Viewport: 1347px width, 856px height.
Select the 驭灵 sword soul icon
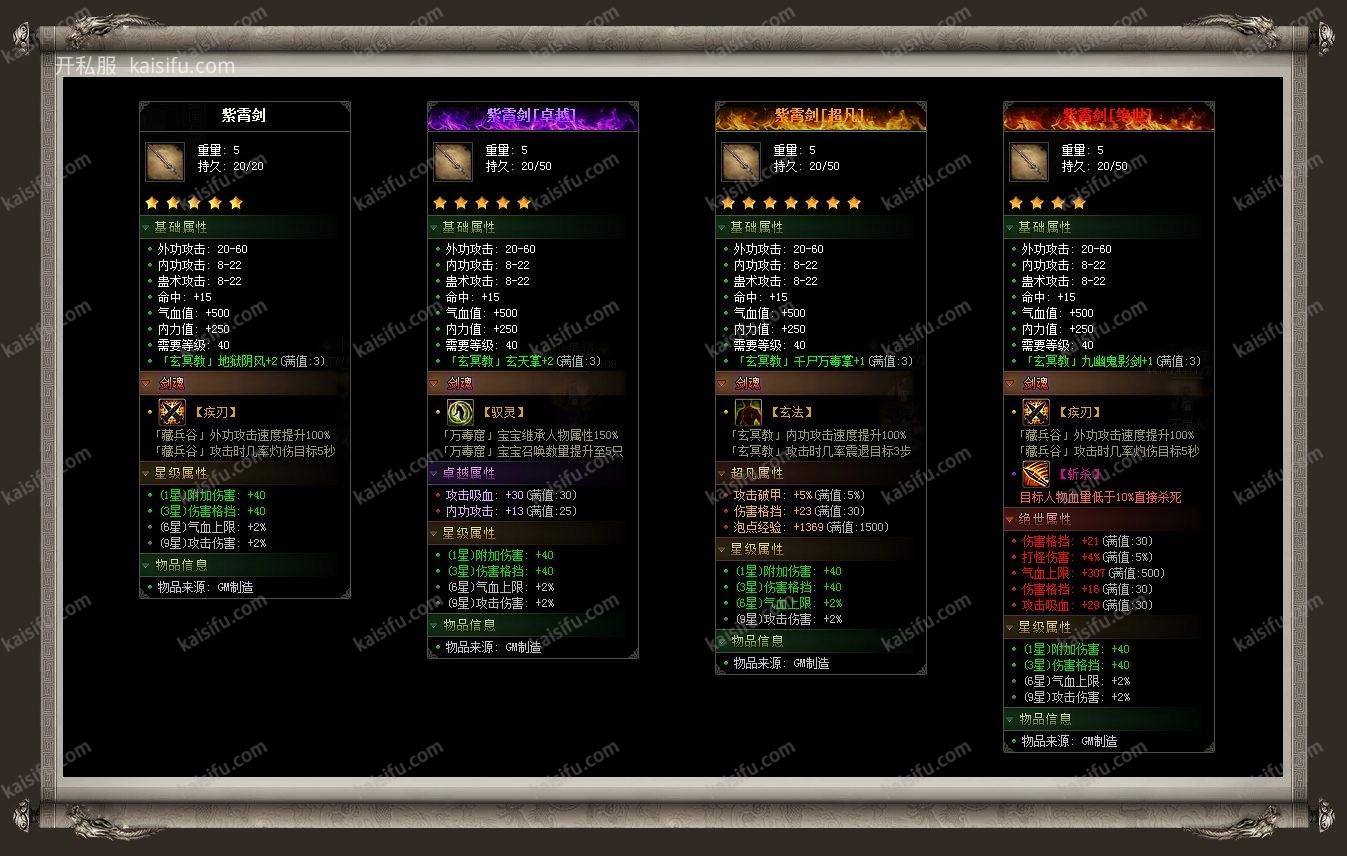pos(460,412)
